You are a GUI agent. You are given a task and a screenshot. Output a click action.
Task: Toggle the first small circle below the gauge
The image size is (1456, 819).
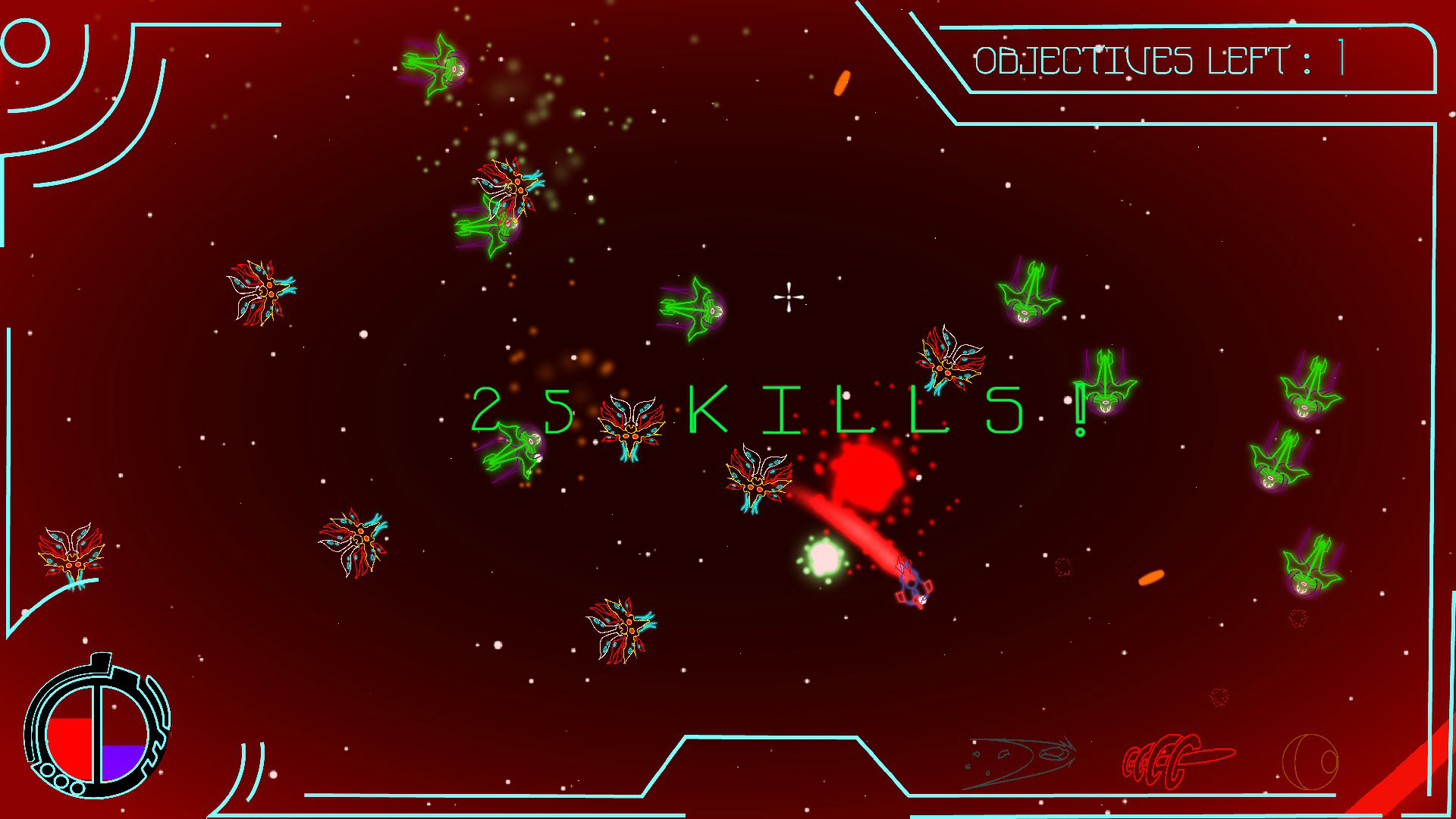point(47,770)
